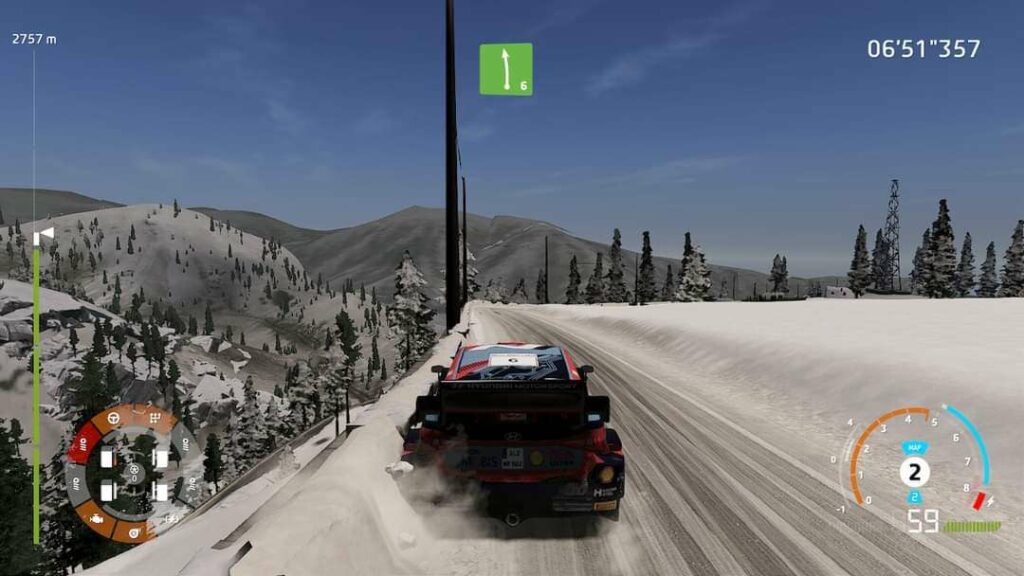Click the green pace note arrow sign
Viewport: 1024px width, 576px height.
[x=506, y=69]
